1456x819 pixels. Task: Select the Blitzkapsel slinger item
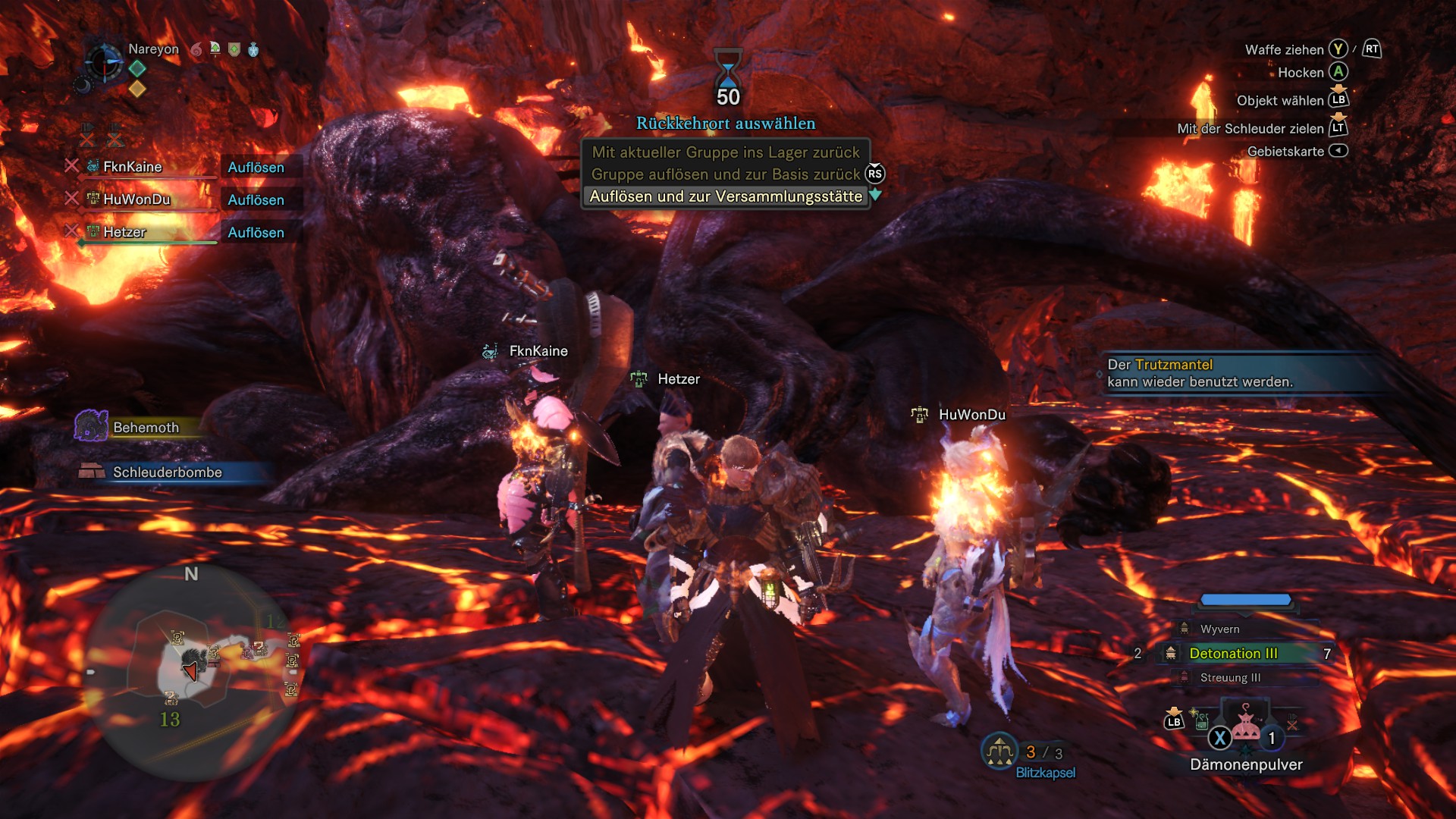click(1045, 772)
